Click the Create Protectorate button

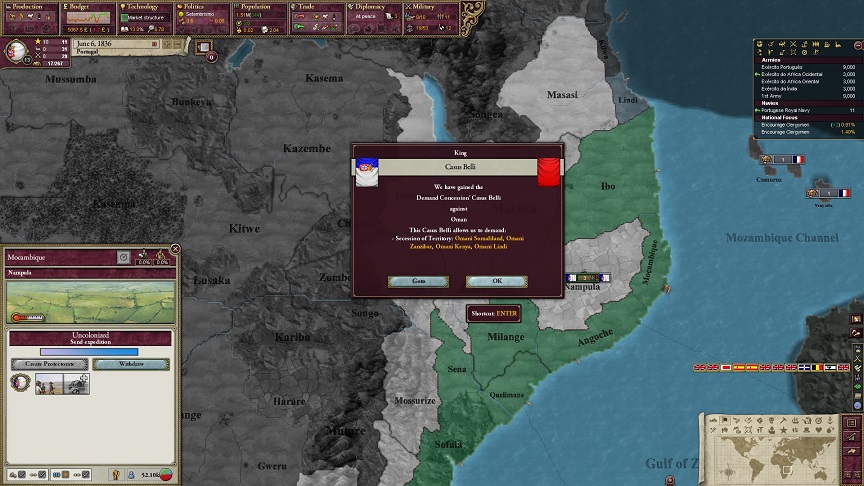pos(48,364)
